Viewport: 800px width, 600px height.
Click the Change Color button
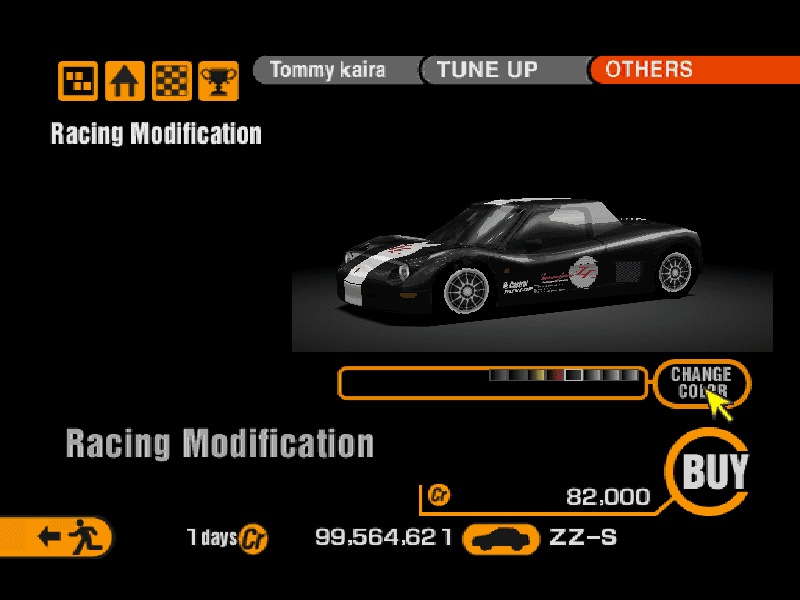(x=701, y=382)
